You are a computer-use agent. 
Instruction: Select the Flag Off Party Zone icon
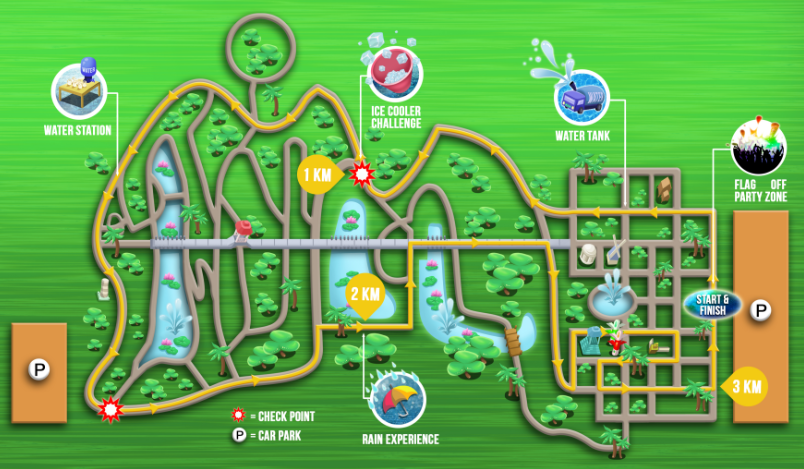(759, 148)
